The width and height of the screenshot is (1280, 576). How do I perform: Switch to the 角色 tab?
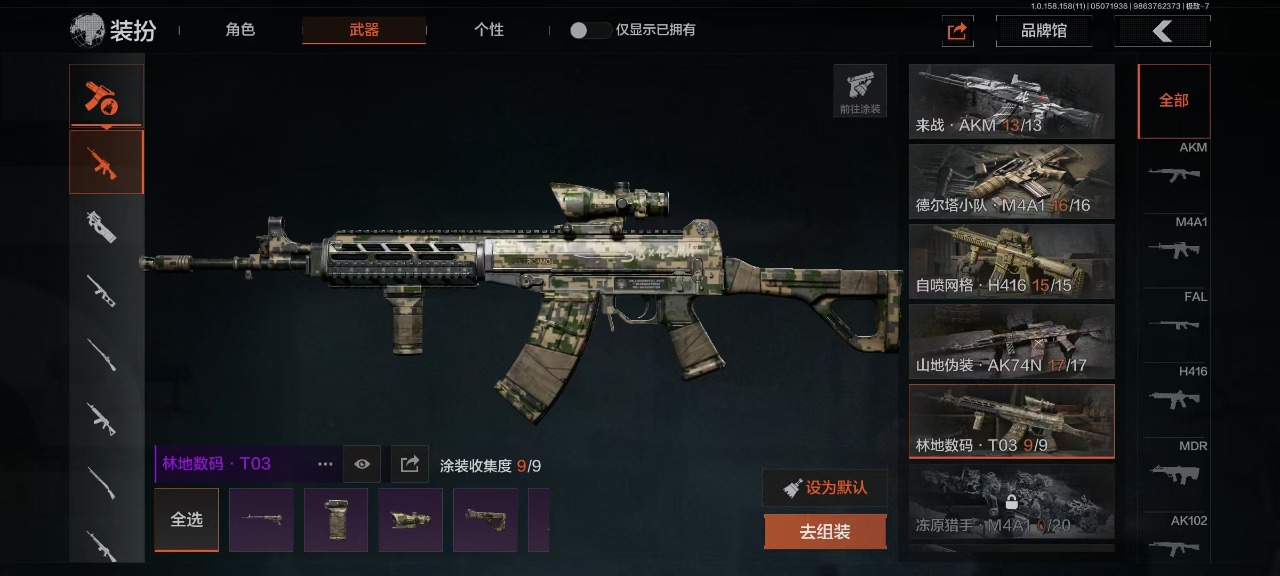(x=240, y=30)
